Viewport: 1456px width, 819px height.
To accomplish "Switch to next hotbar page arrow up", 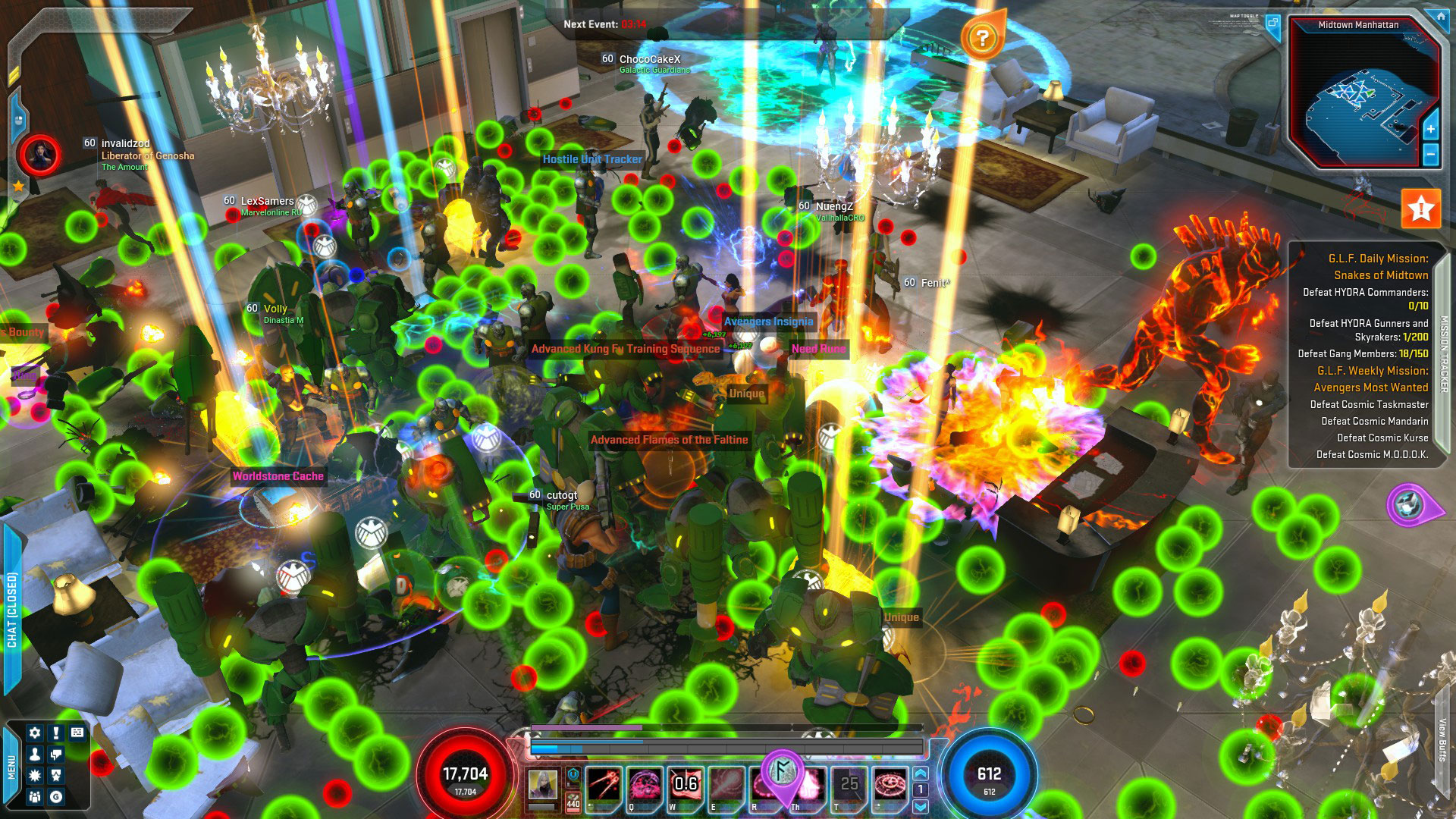I will click(x=921, y=773).
